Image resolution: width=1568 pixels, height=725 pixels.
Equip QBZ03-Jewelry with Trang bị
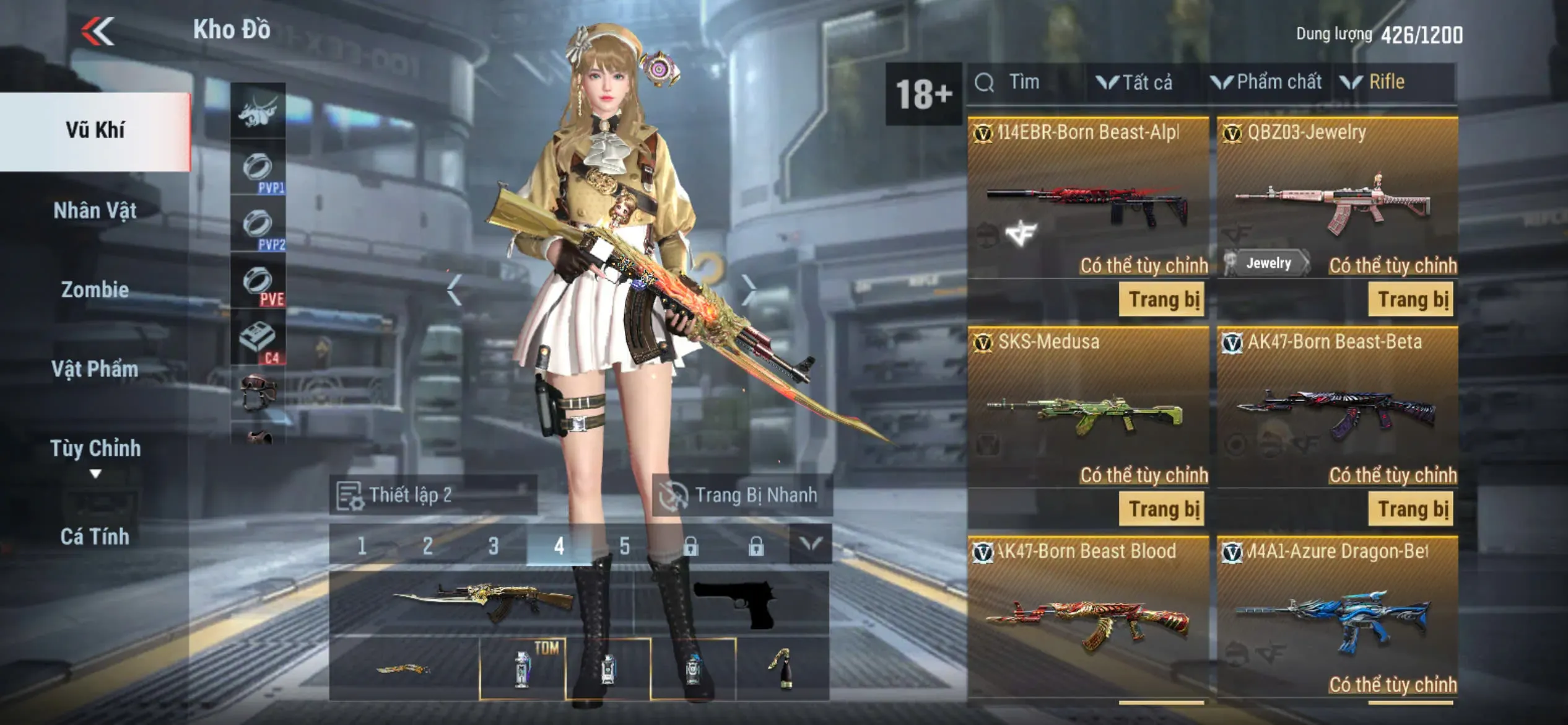point(1411,300)
